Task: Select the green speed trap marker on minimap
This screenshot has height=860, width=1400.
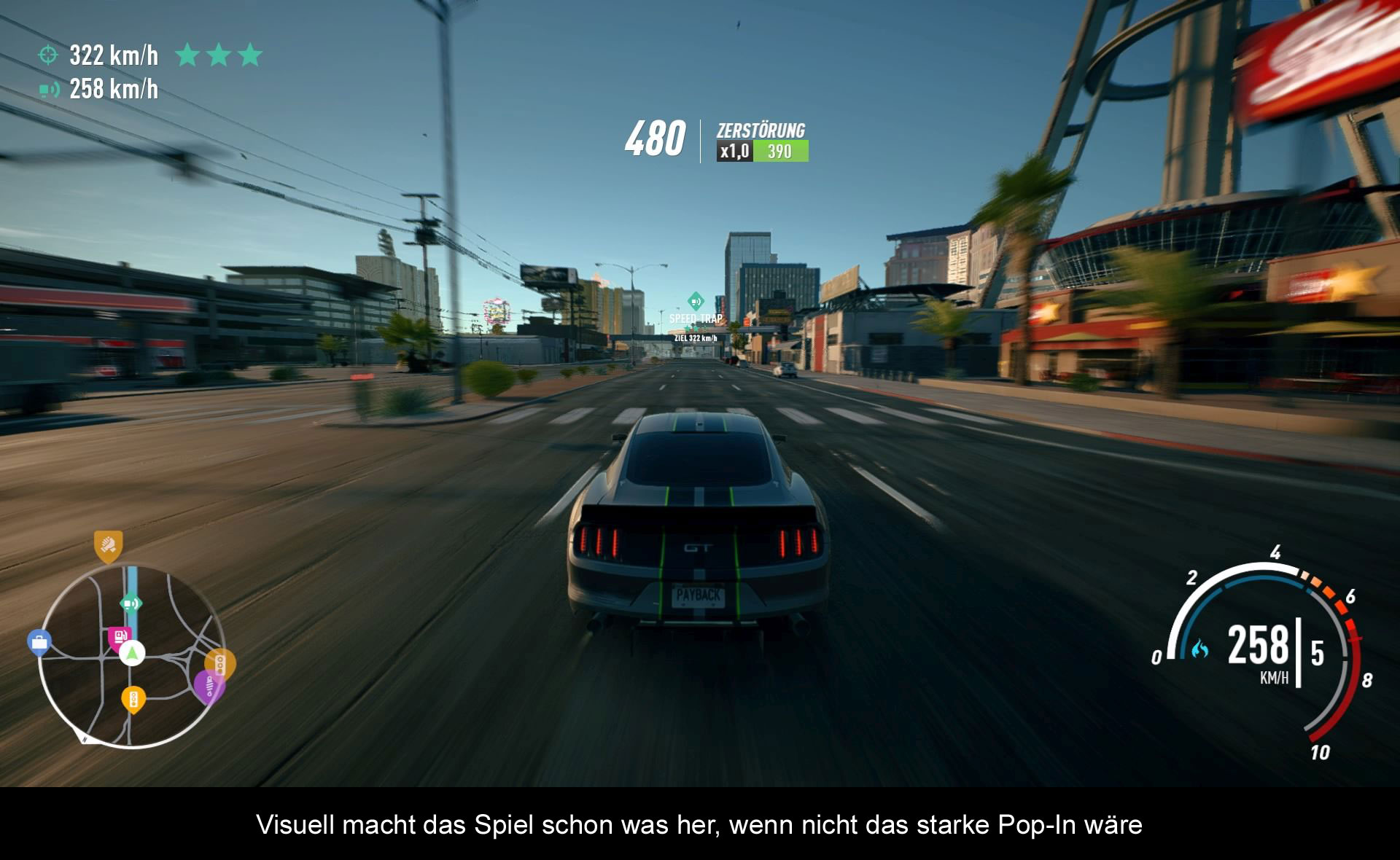Action: [131, 603]
